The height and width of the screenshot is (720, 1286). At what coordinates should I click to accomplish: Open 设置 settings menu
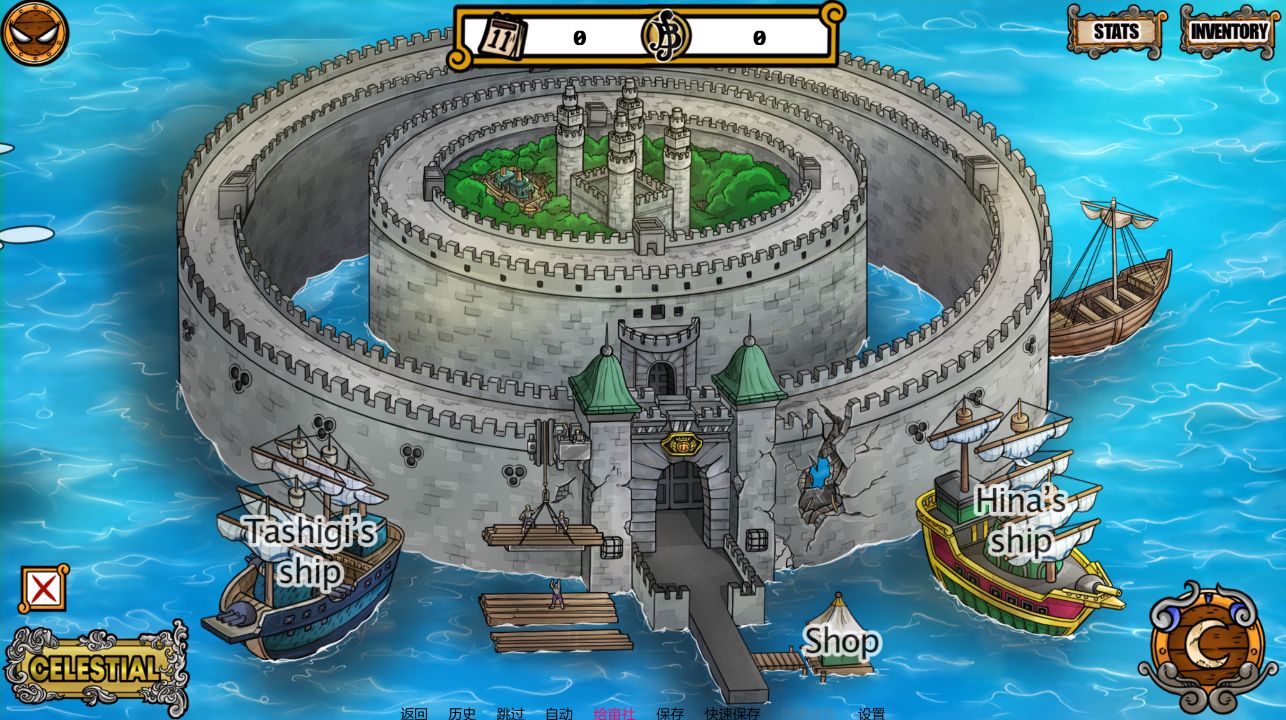pos(871,714)
